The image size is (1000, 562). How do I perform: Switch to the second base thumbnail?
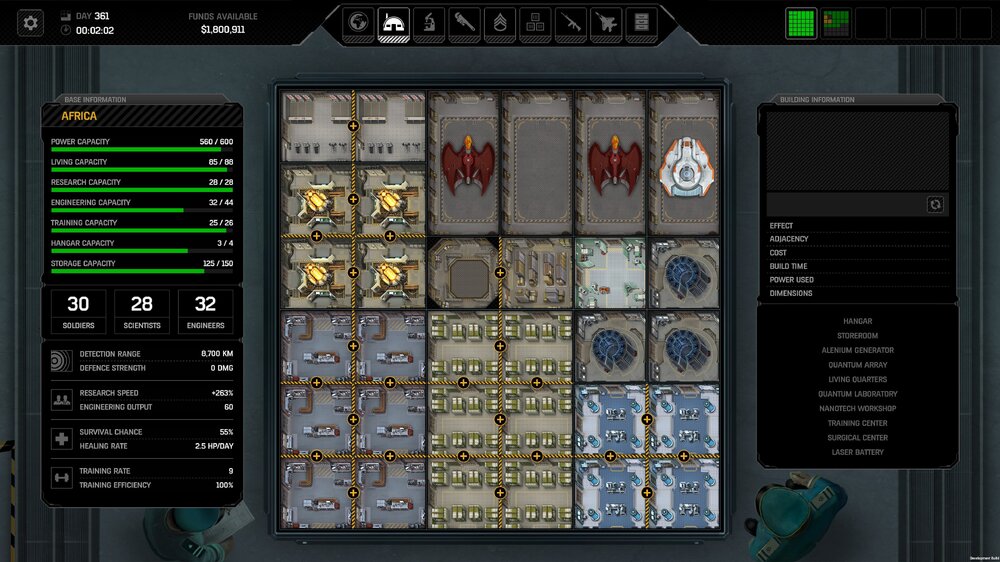click(x=836, y=23)
